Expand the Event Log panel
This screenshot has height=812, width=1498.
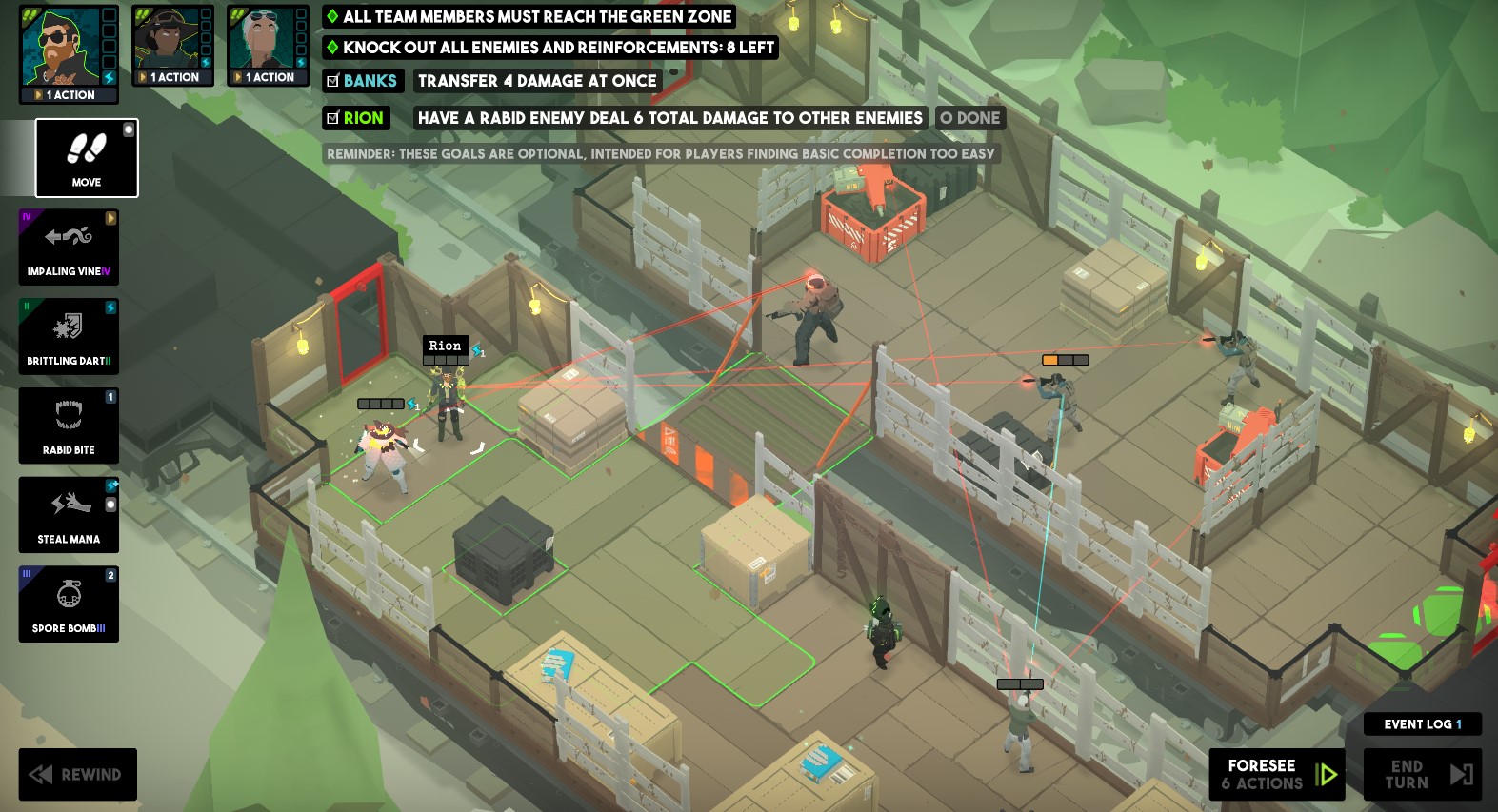1422,723
